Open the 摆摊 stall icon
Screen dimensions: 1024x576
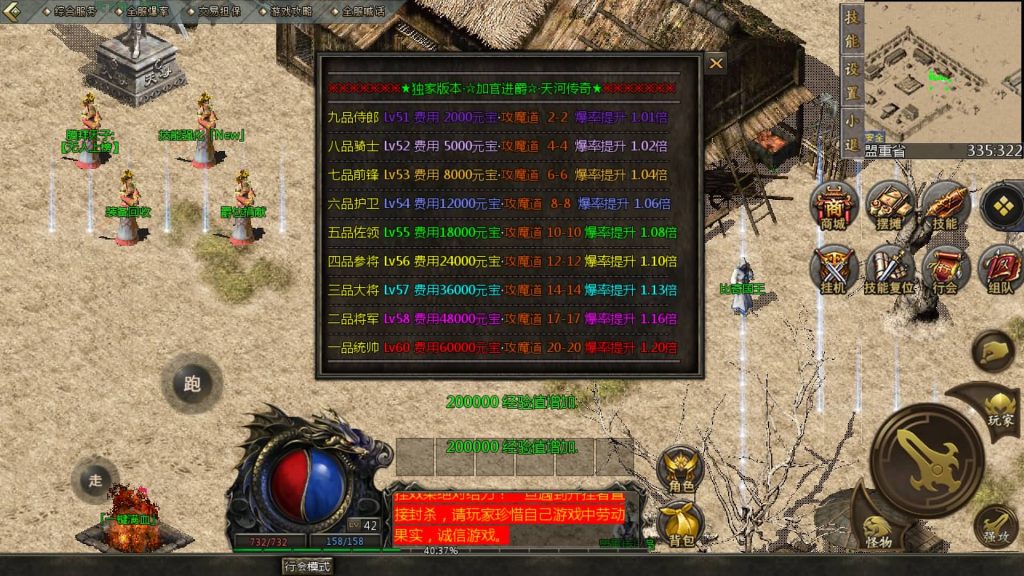(x=888, y=207)
